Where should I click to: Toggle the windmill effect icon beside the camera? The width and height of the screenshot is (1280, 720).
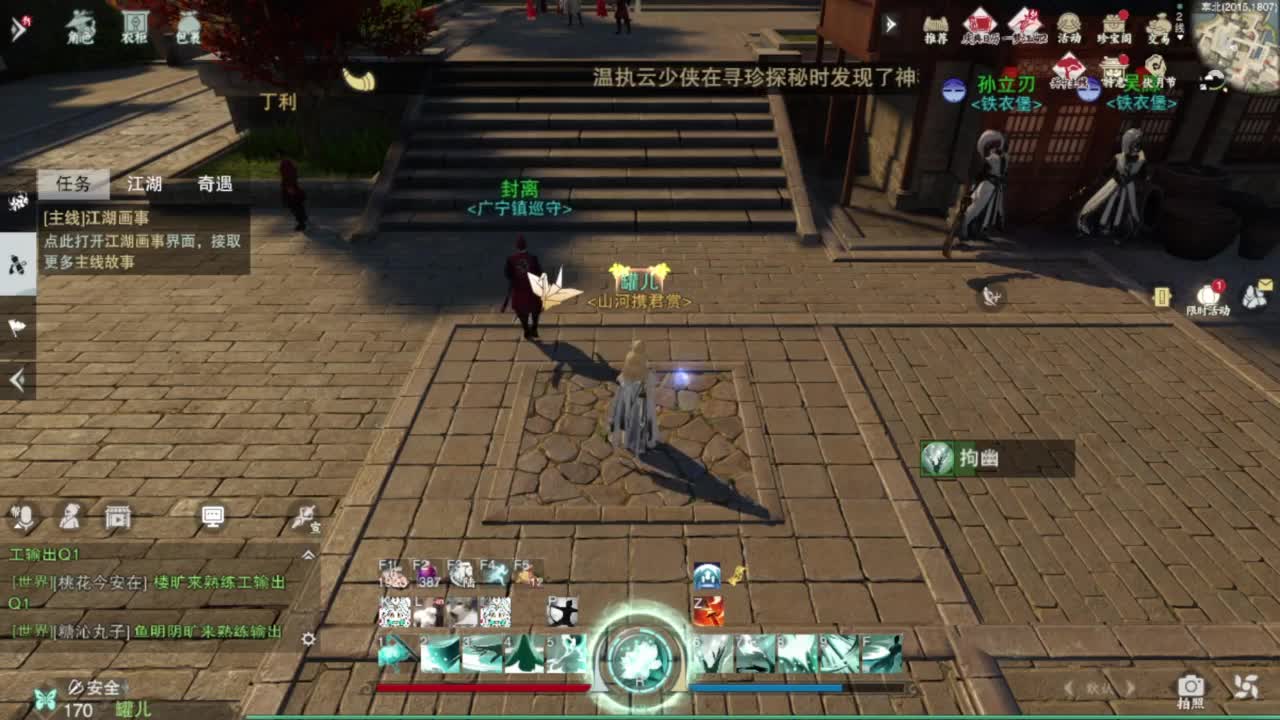tap(1246, 685)
